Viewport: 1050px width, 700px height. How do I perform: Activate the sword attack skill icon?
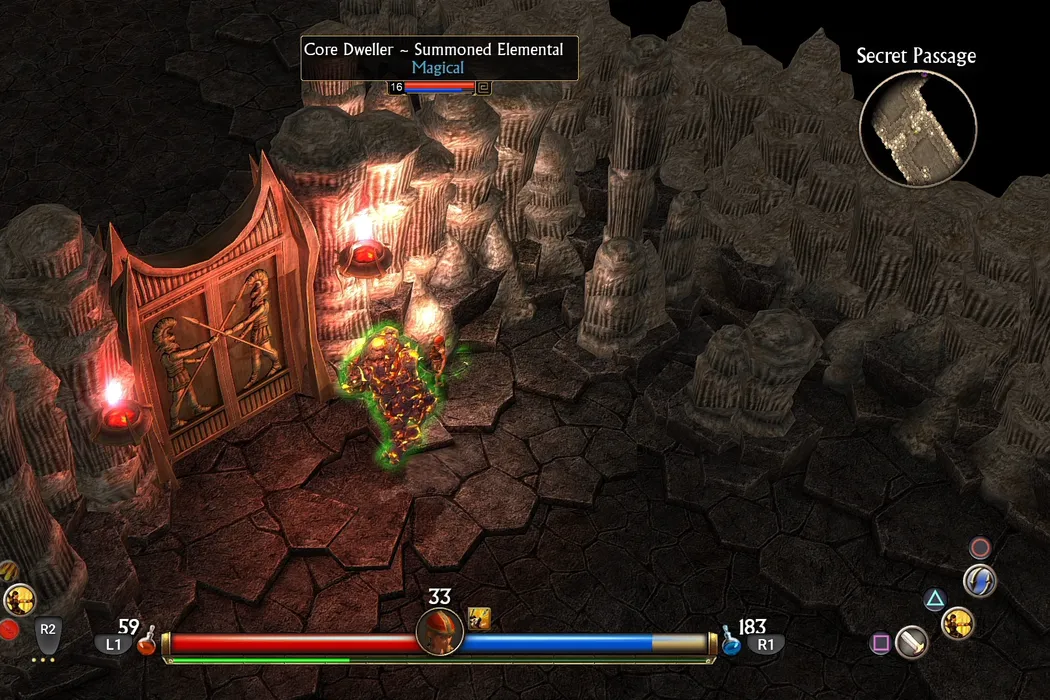click(911, 641)
